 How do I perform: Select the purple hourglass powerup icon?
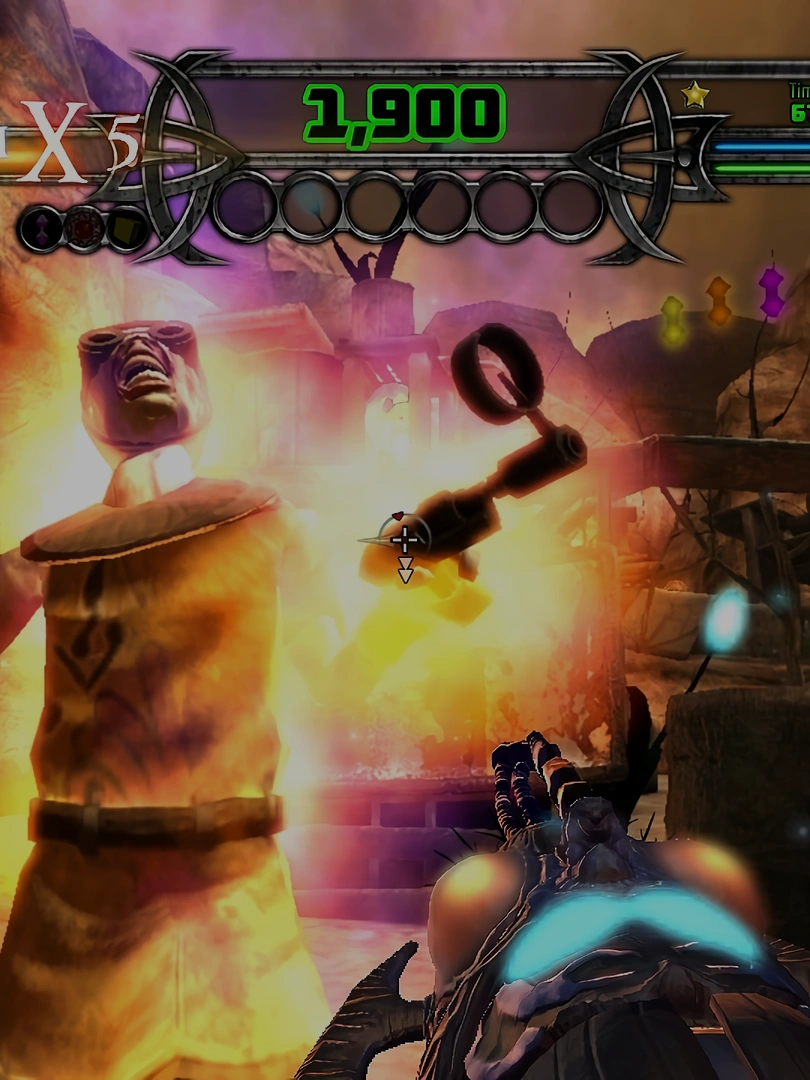click(40, 229)
